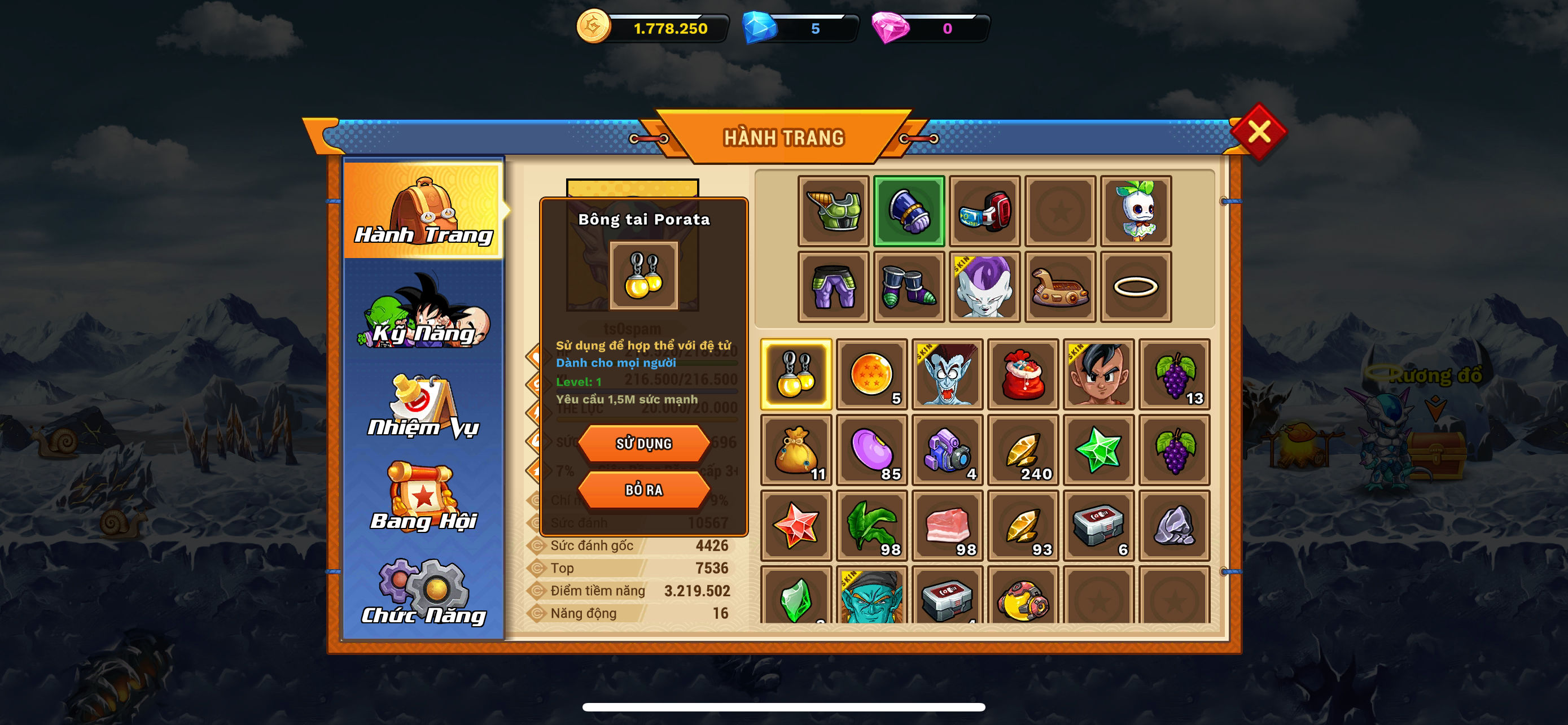Select the purple bean stack of 85
This screenshot has width=1568, height=725.
point(871,450)
